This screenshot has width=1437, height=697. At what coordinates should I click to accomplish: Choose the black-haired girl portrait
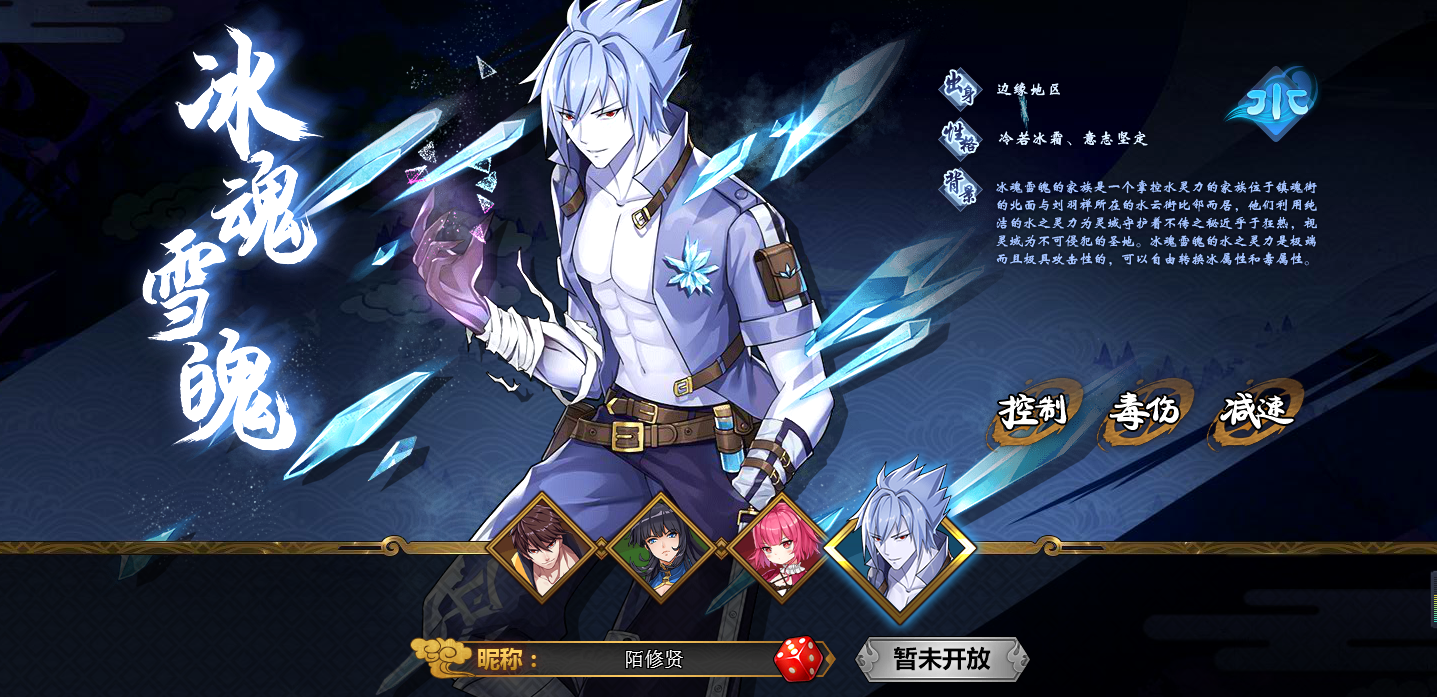(x=659, y=548)
